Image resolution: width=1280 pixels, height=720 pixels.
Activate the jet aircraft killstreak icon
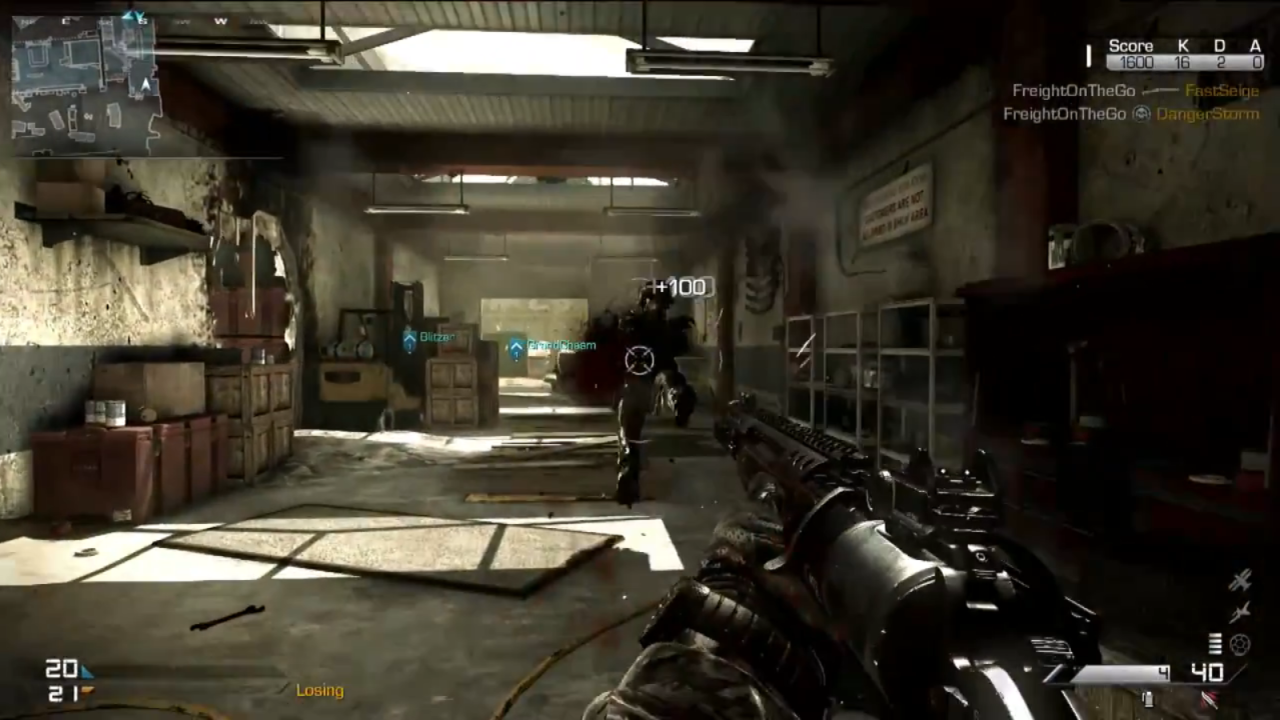coord(1240,612)
